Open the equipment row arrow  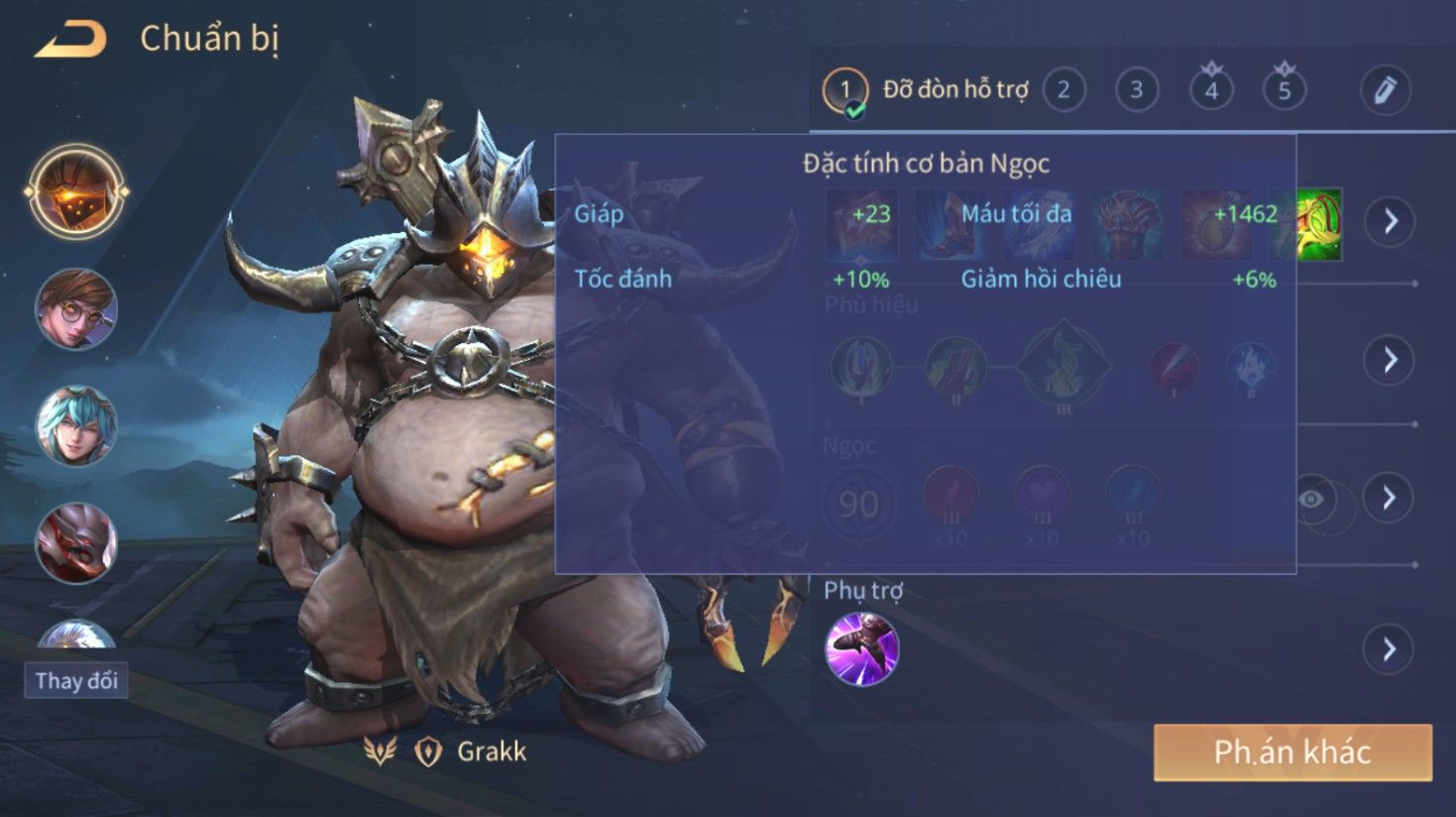point(1390,221)
